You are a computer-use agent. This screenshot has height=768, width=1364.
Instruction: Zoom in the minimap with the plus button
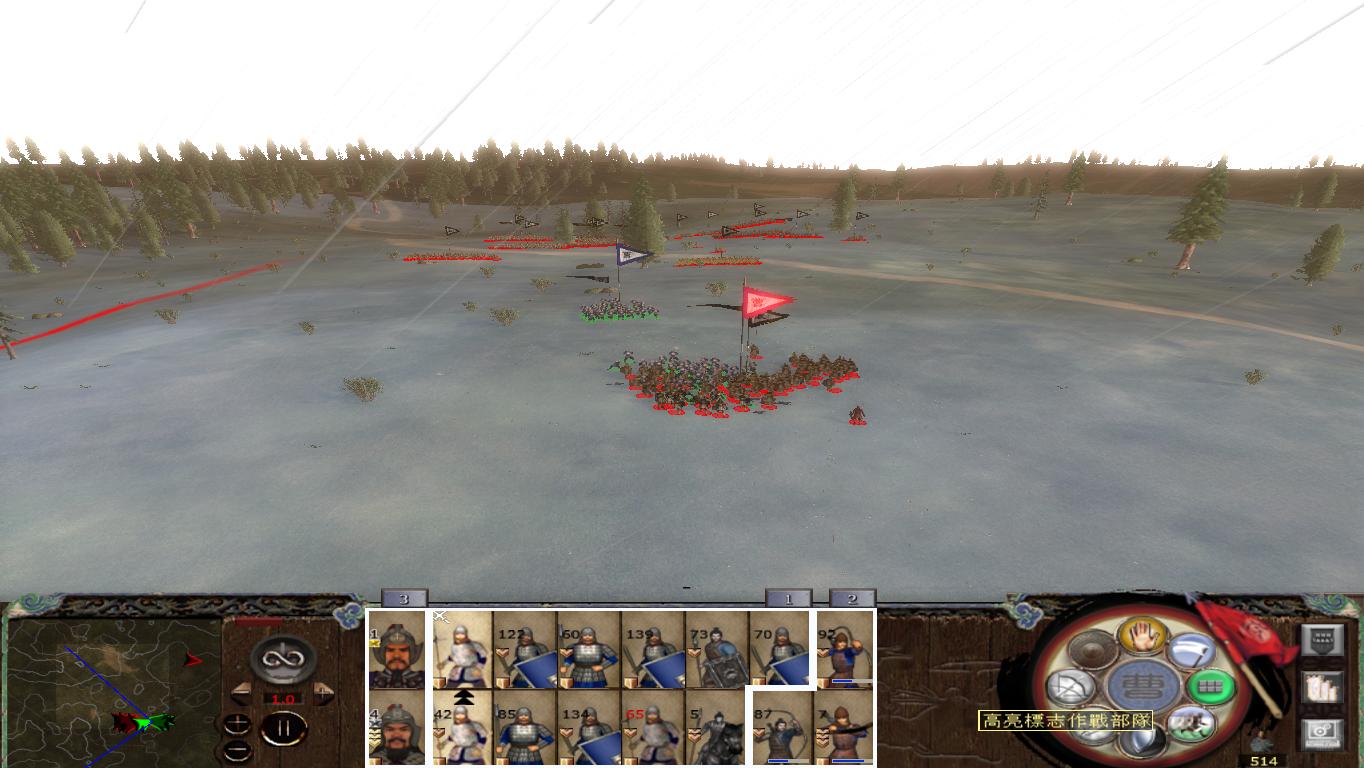click(237, 722)
